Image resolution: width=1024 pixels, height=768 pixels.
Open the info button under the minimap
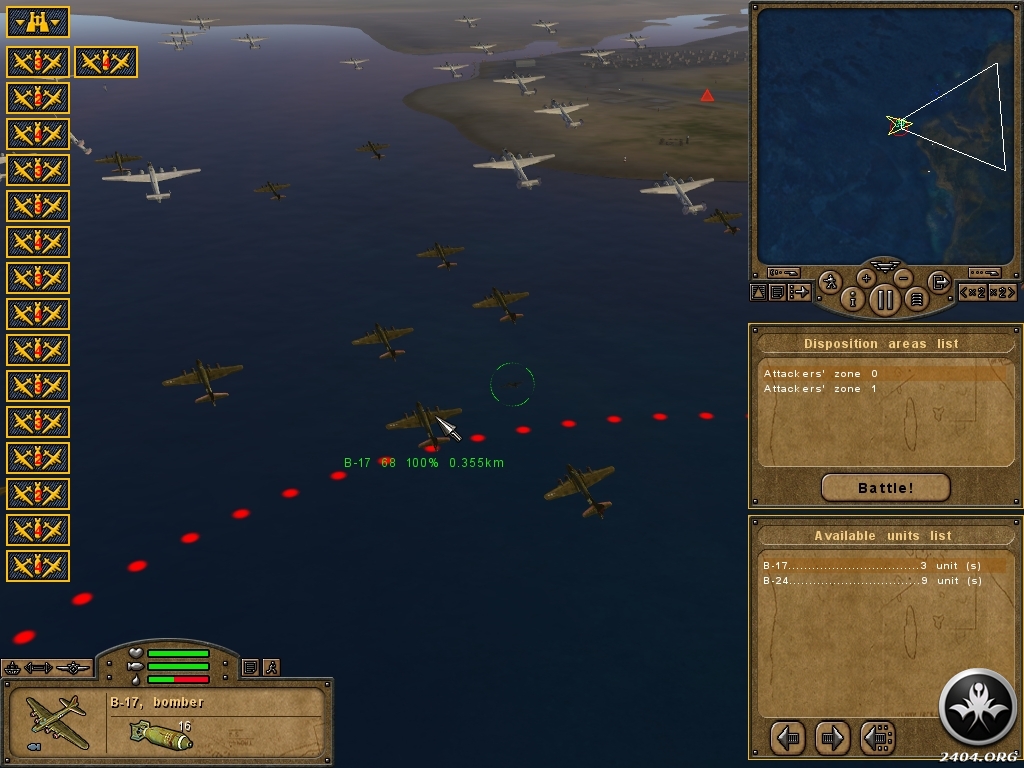click(x=853, y=298)
